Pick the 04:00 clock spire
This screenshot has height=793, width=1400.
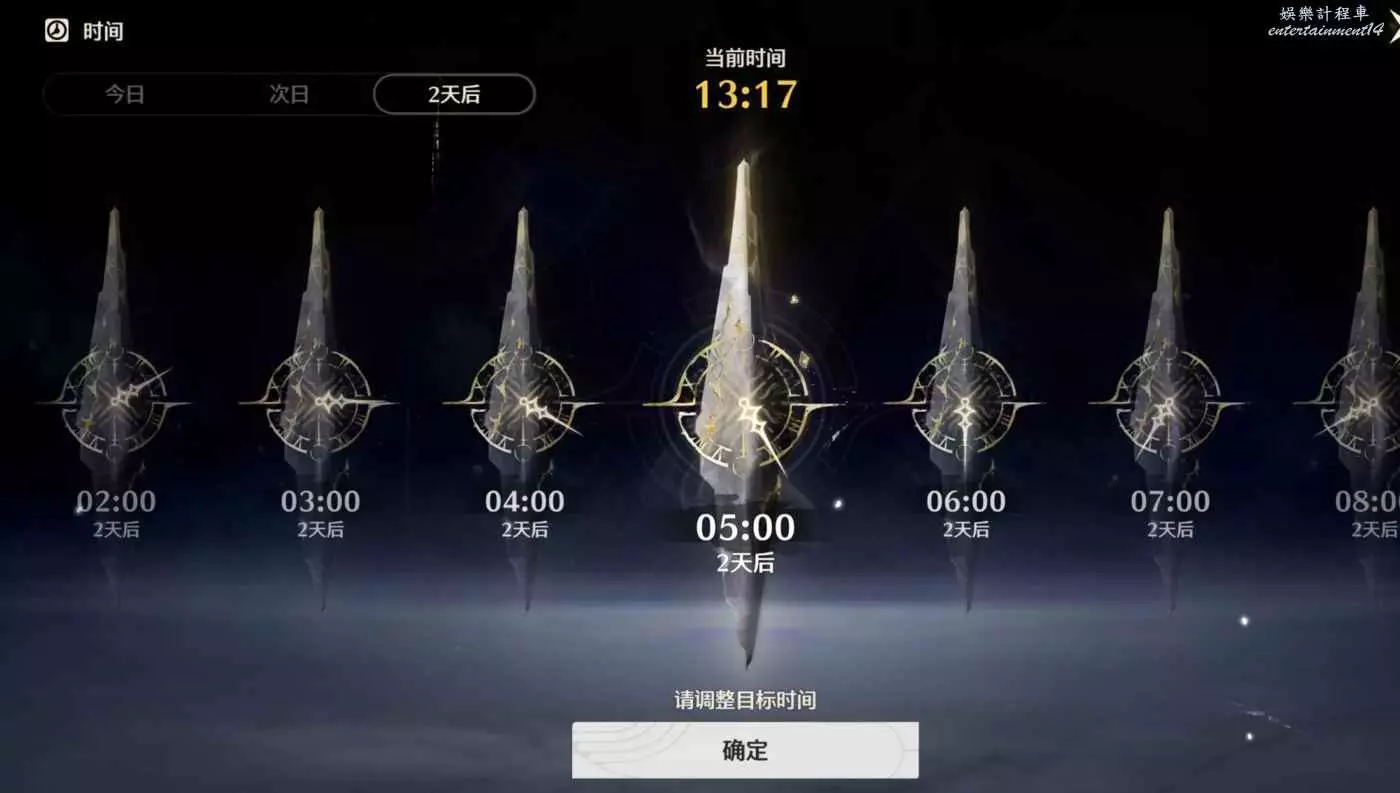[523, 400]
